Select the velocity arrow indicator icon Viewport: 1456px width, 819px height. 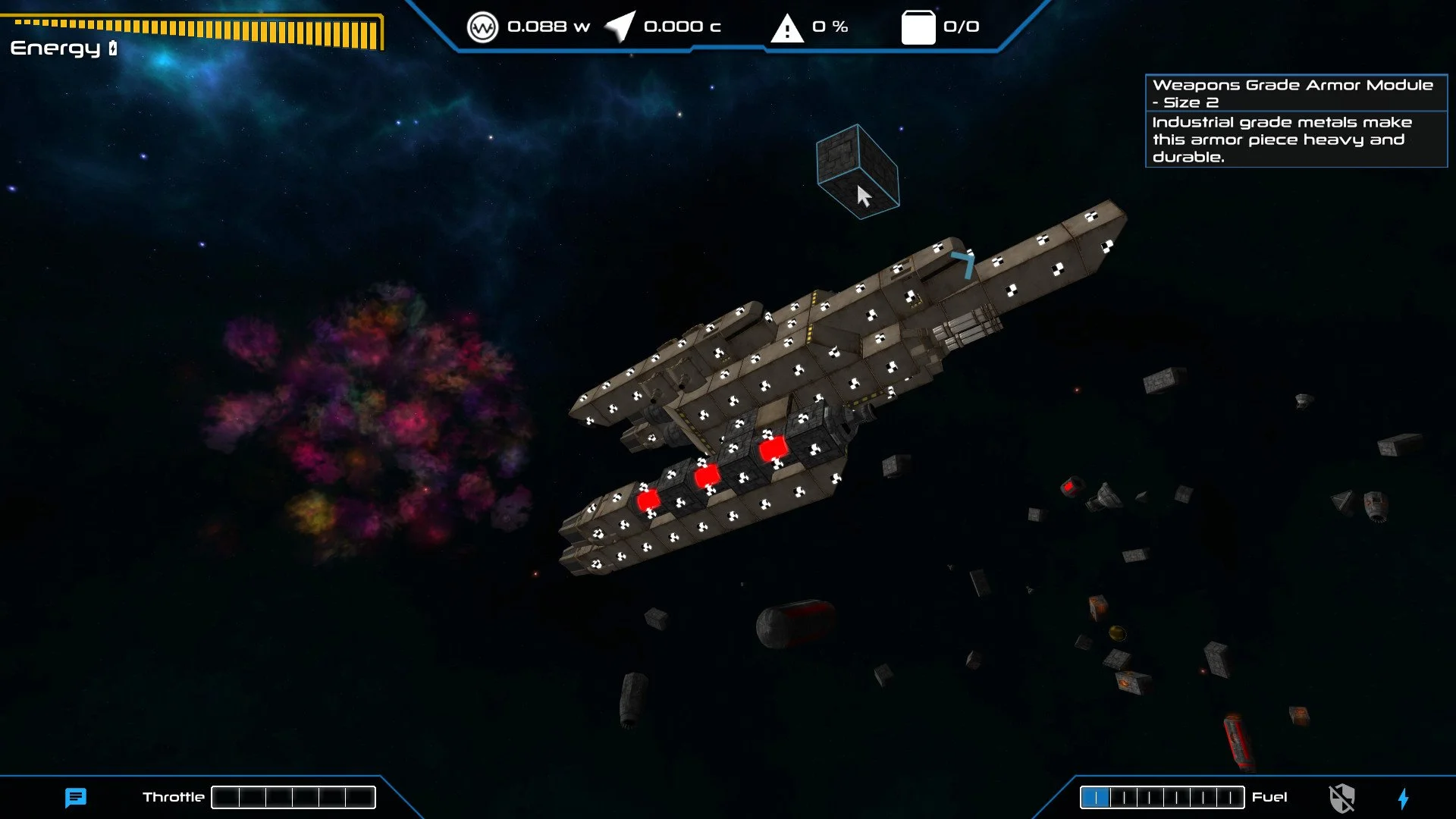pos(617,27)
